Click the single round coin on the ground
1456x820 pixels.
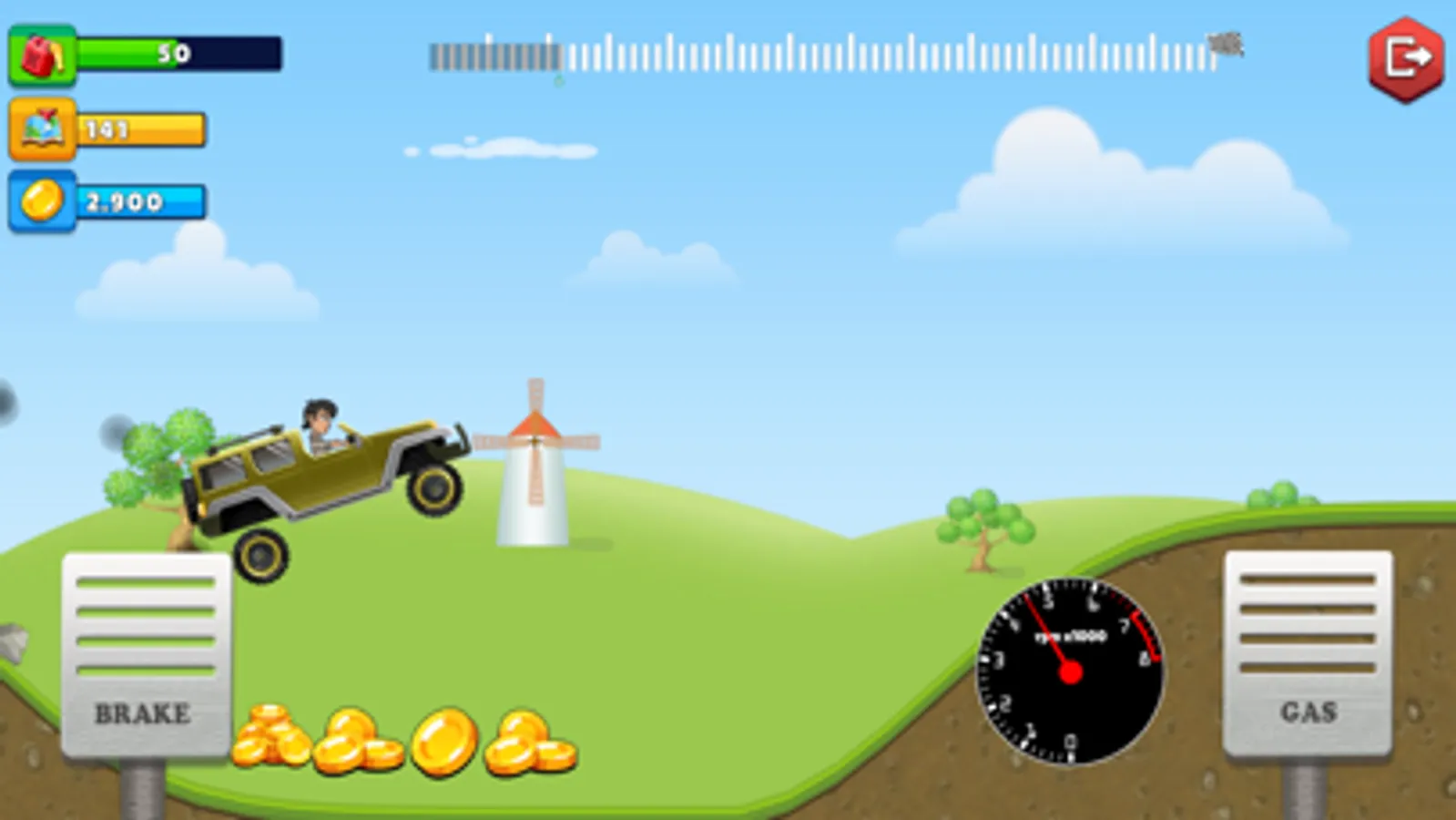click(443, 740)
